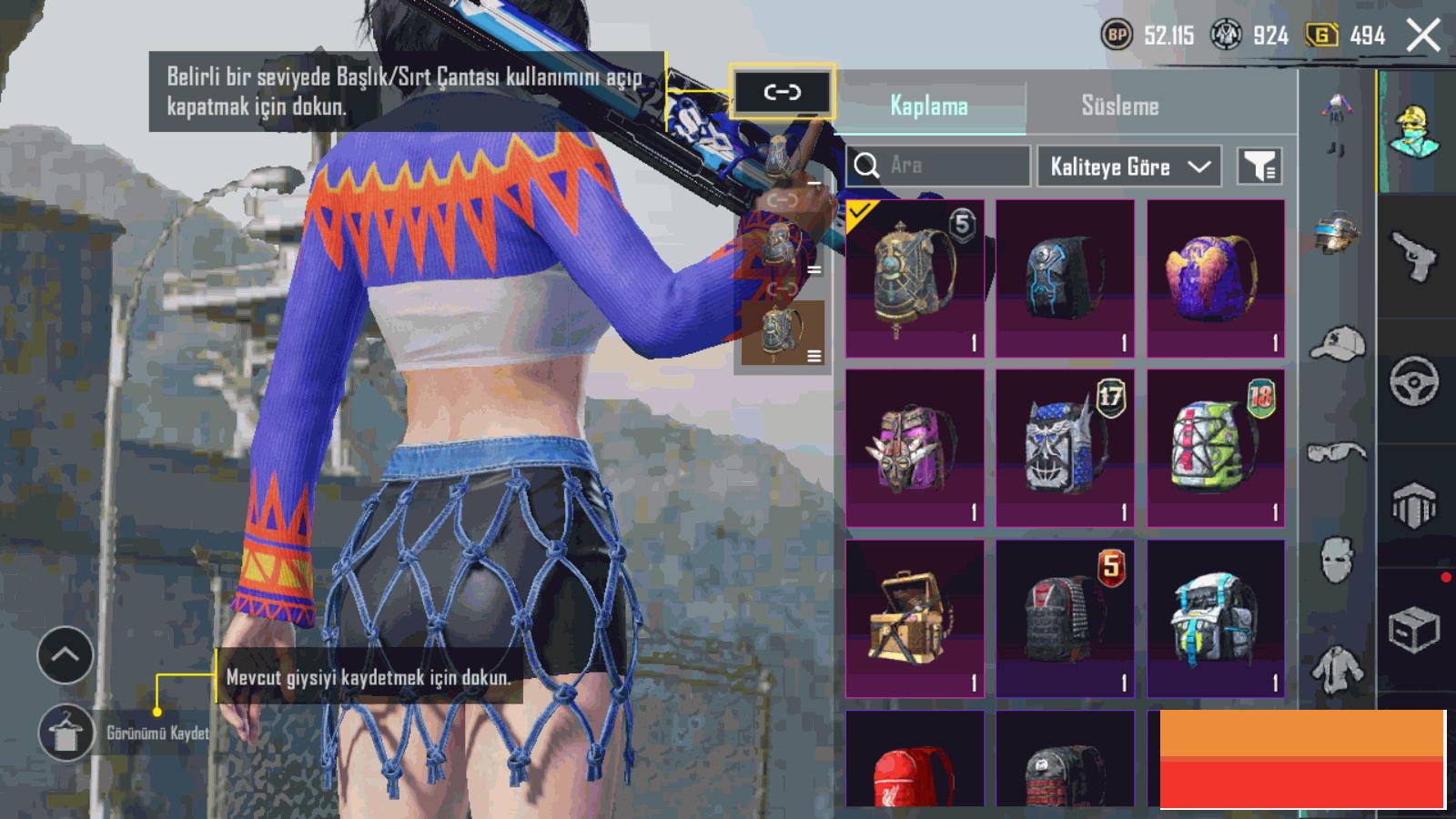Screen dimensions: 1456x819
Task: Open the pistol weapons category
Action: coord(1414,258)
